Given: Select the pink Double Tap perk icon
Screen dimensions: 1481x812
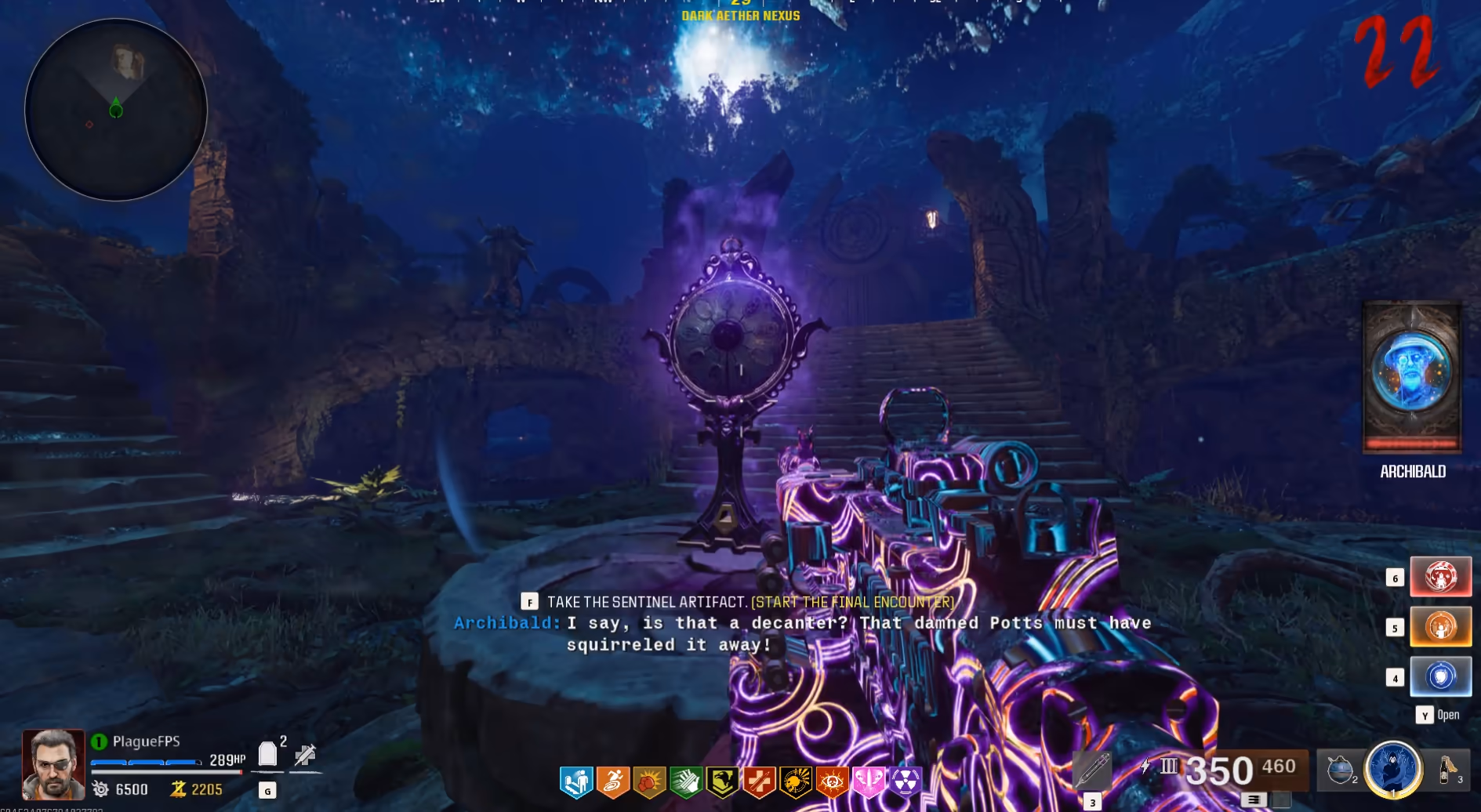Looking at the screenshot, I should click(868, 781).
